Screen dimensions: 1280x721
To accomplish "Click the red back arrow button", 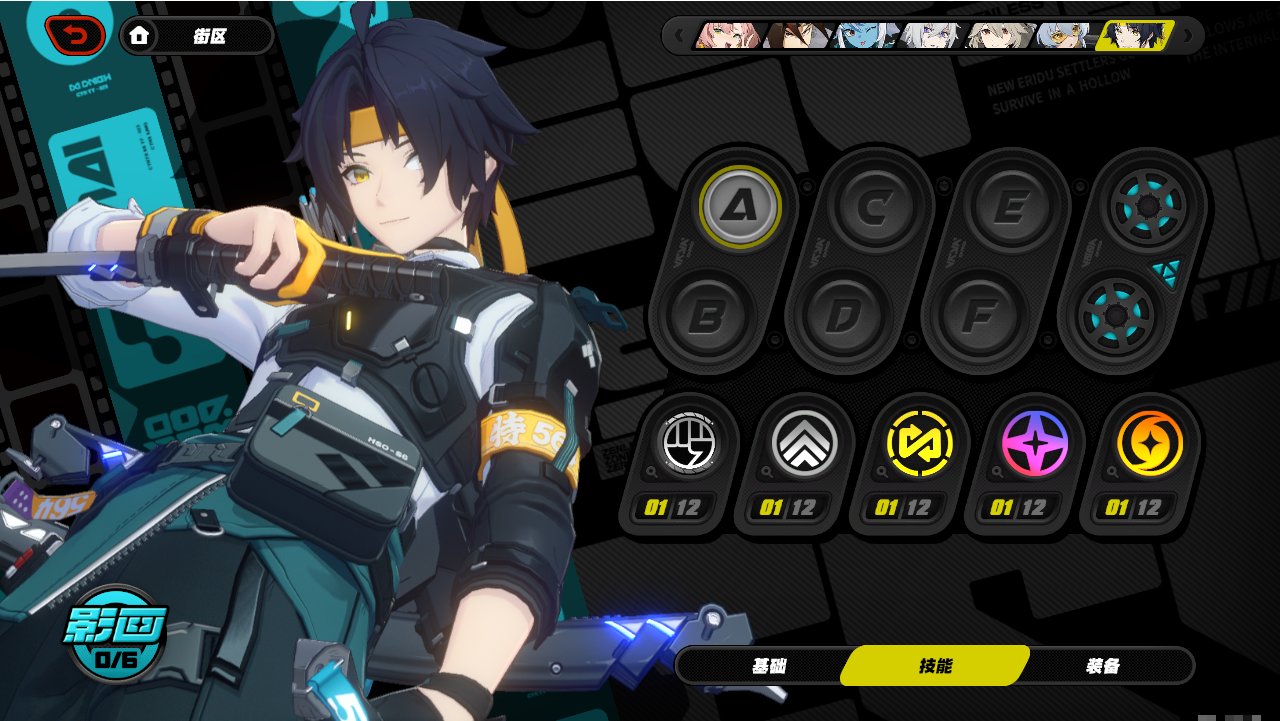I will tap(75, 36).
